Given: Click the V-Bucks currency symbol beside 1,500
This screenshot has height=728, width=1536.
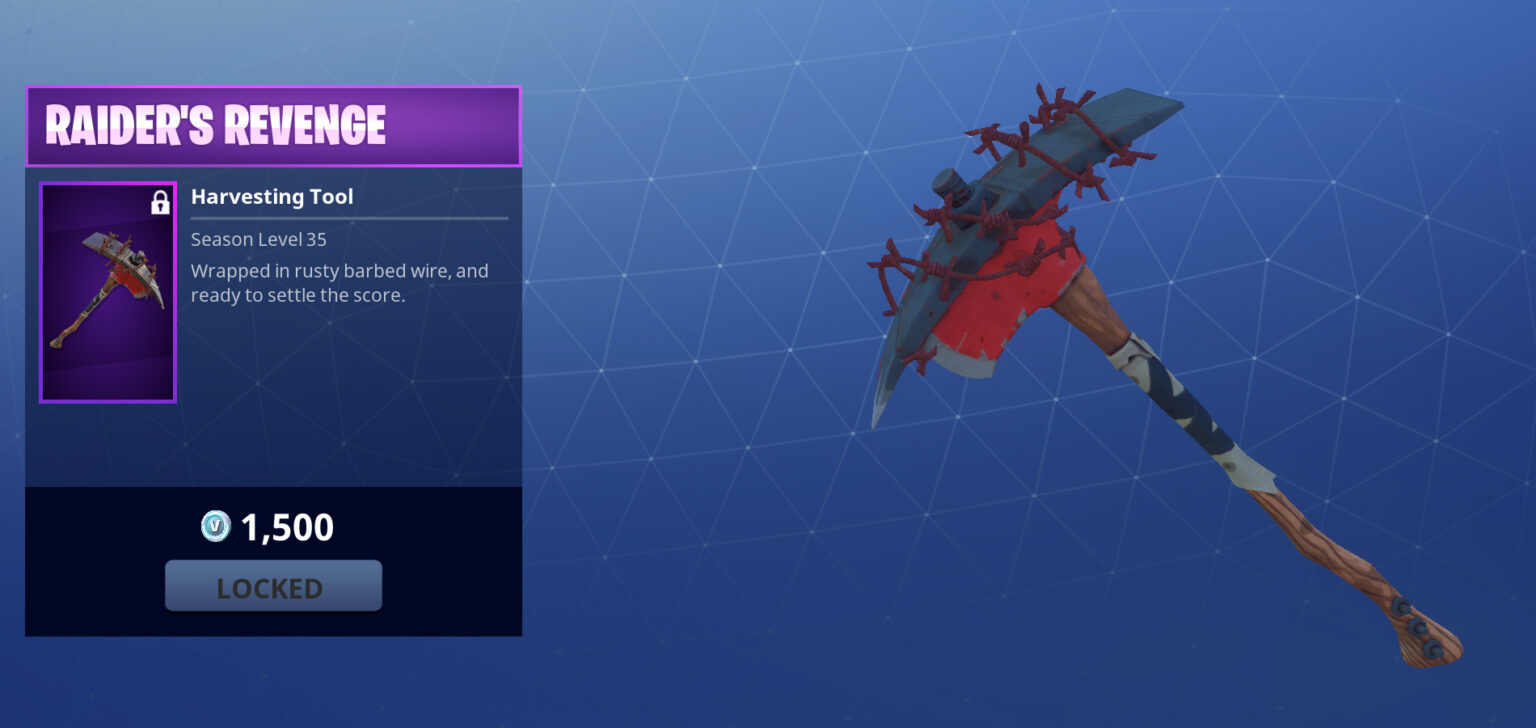Looking at the screenshot, I should coord(213,527).
